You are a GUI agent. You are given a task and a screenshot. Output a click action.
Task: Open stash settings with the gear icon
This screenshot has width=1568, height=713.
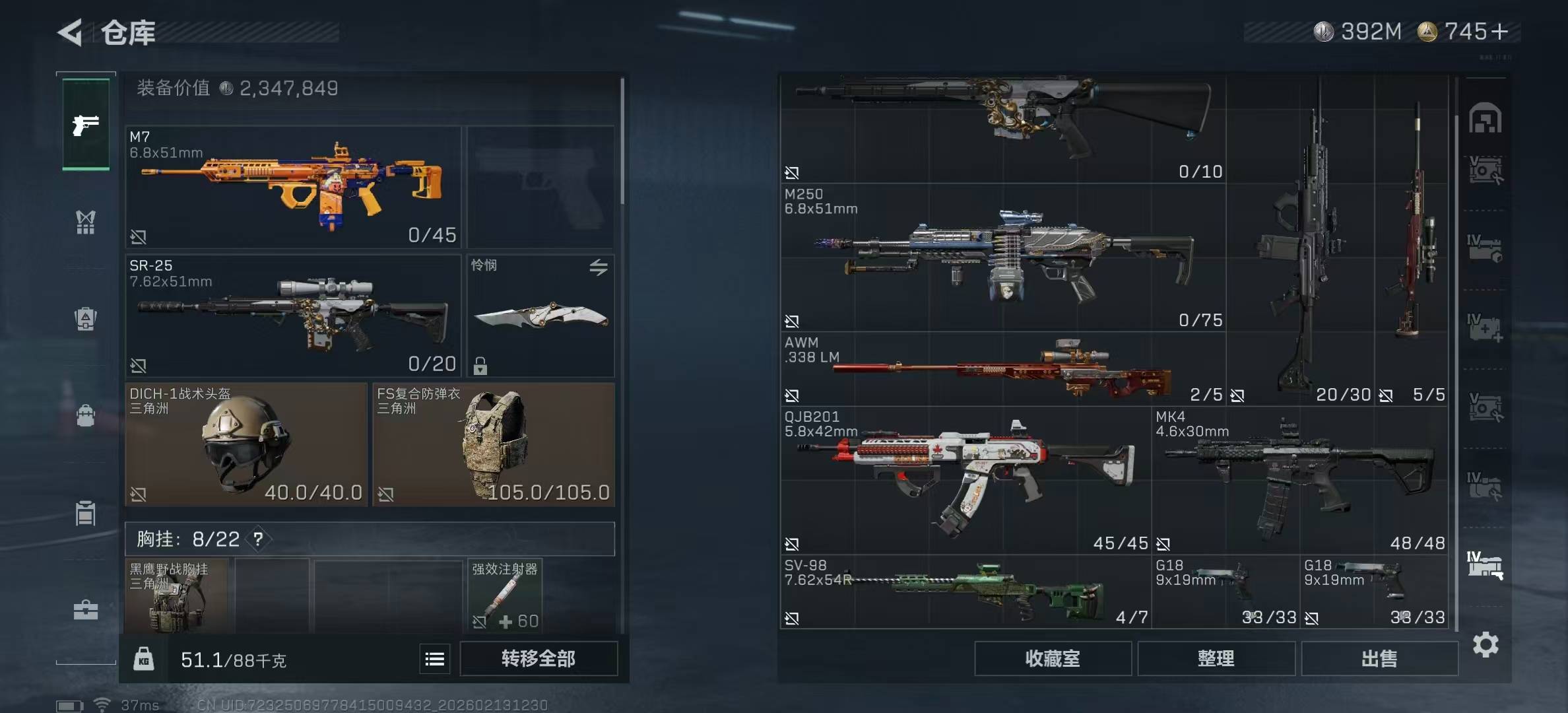pyautogui.click(x=1486, y=644)
